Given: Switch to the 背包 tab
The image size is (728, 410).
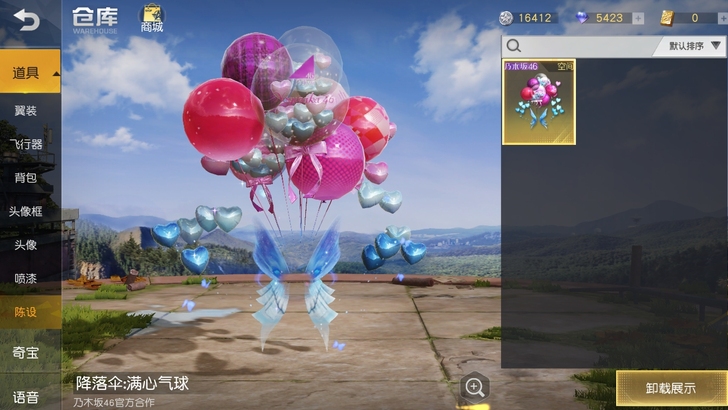Looking at the screenshot, I should (26, 178).
